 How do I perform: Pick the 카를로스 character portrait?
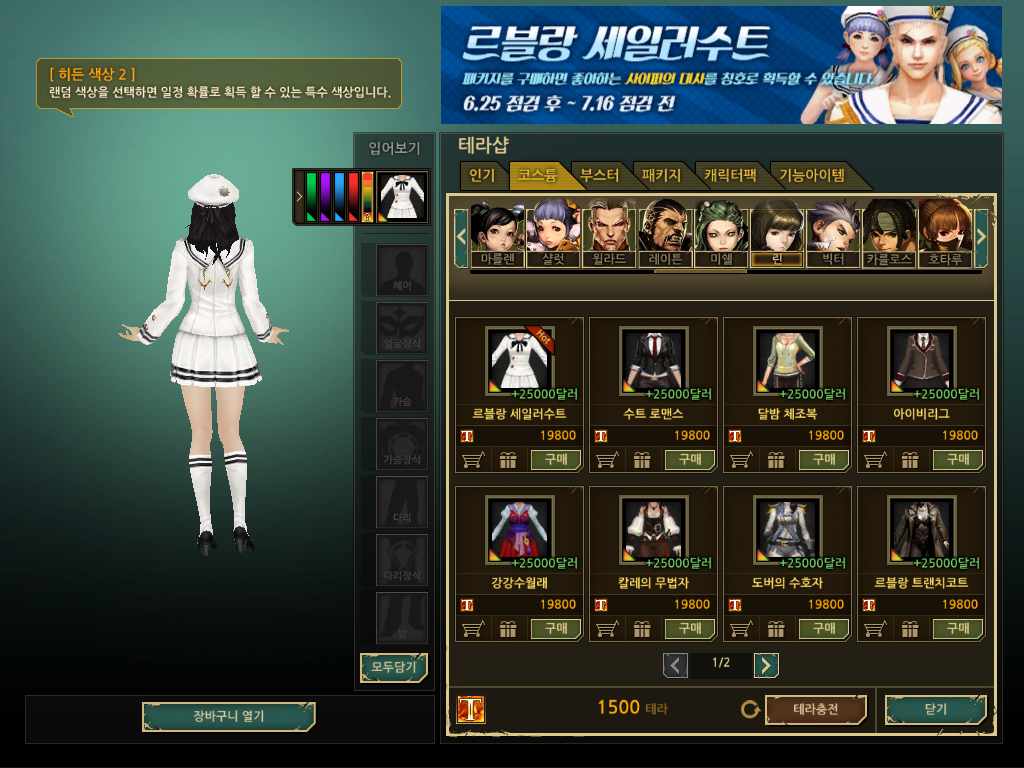click(x=889, y=234)
